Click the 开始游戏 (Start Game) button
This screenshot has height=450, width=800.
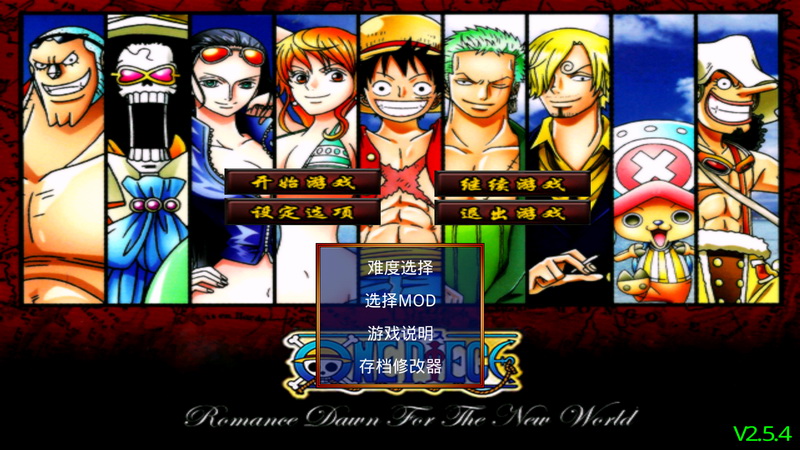click(303, 183)
